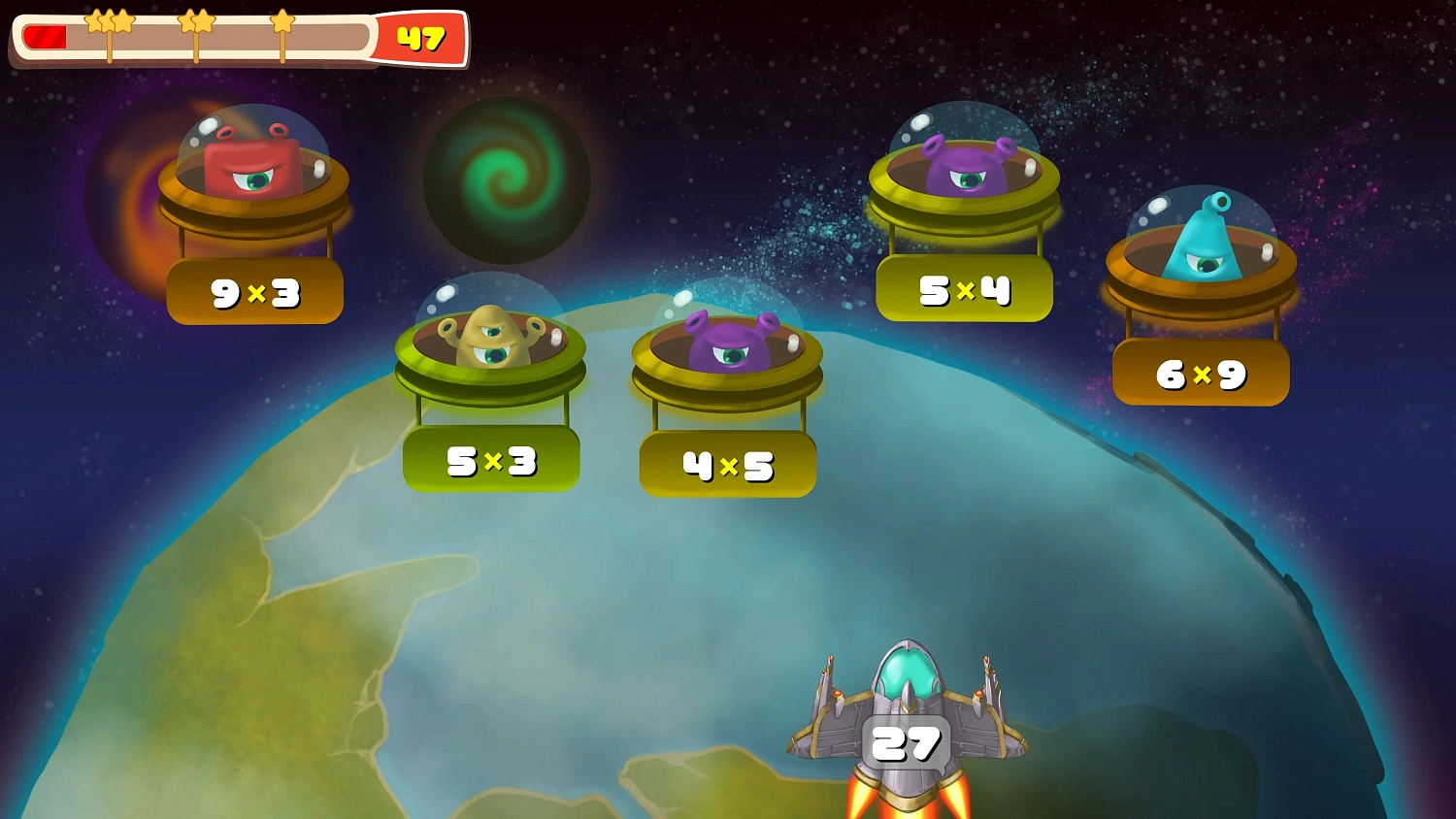Click the 5×4 green label plate
Viewport: 1456px width, 819px height.
pos(964,290)
